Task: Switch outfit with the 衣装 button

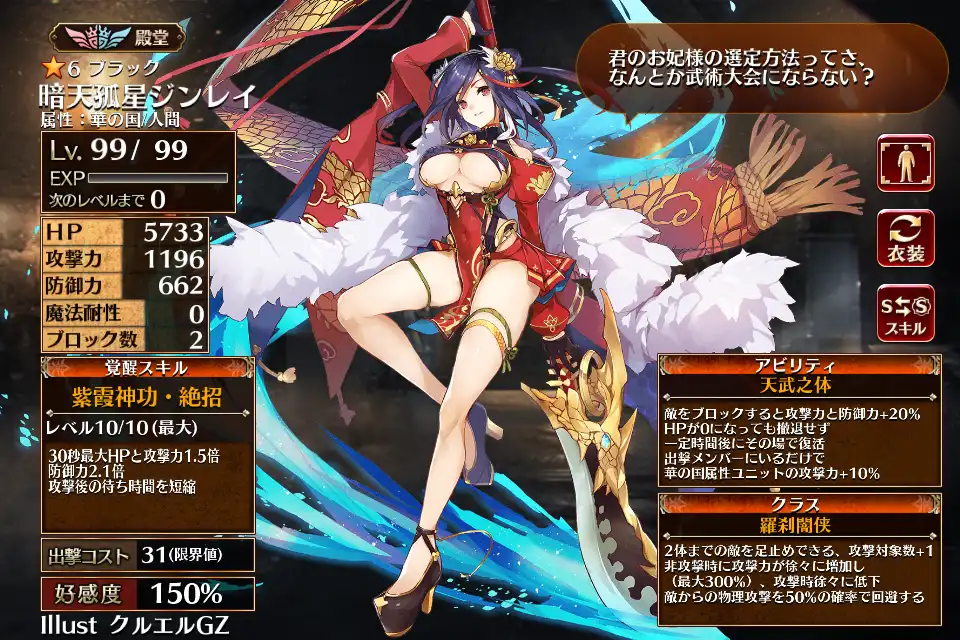Action: pyautogui.click(x=905, y=238)
